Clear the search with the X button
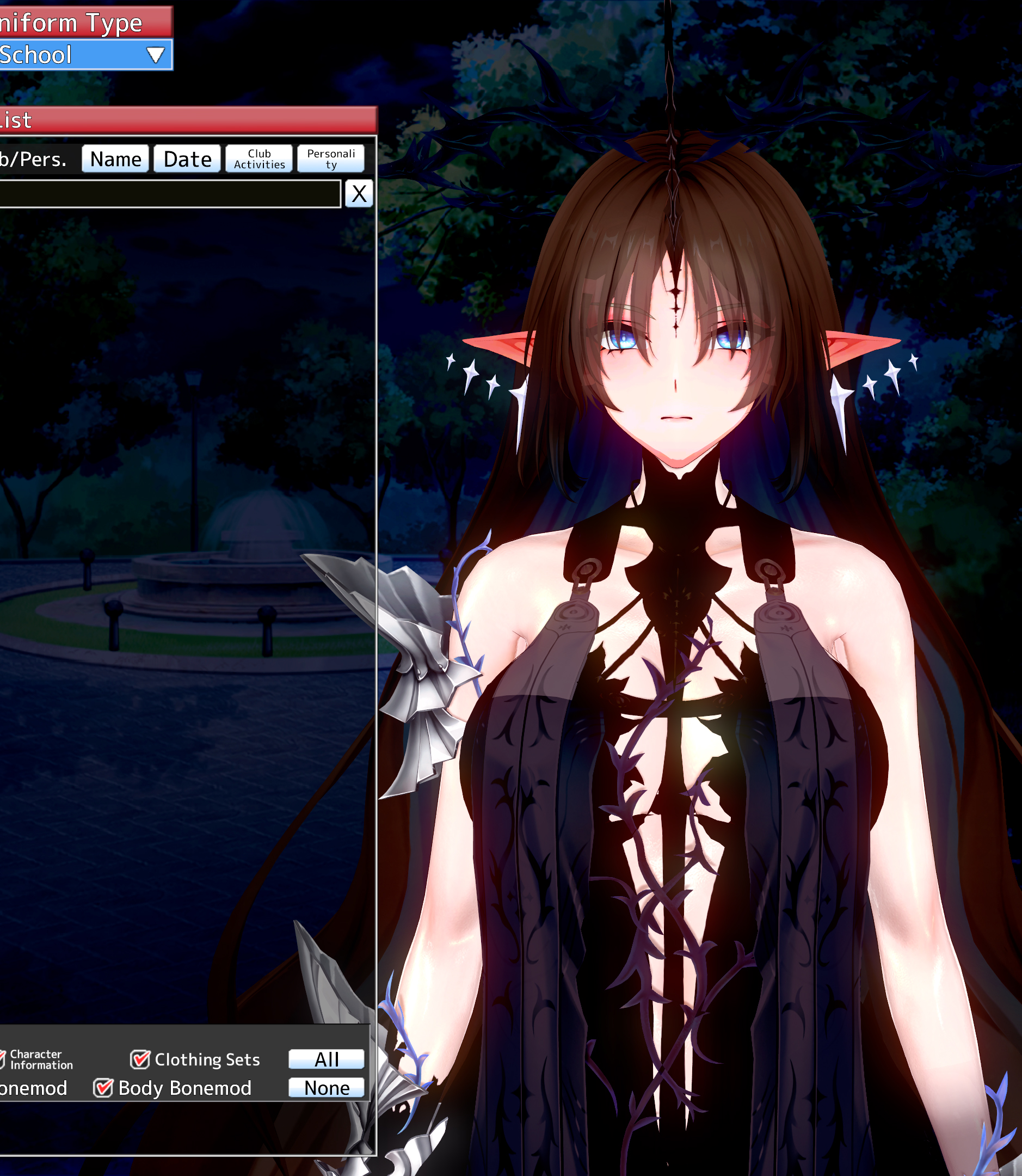This screenshot has height=1176, width=1022. [x=359, y=194]
